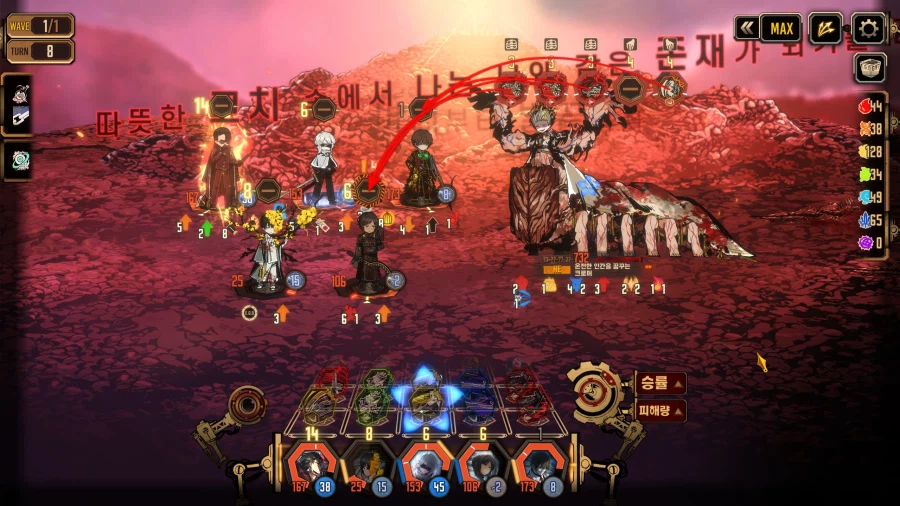Select the highlighted blue star skill
The image size is (900, 506).
click(422, 396)
